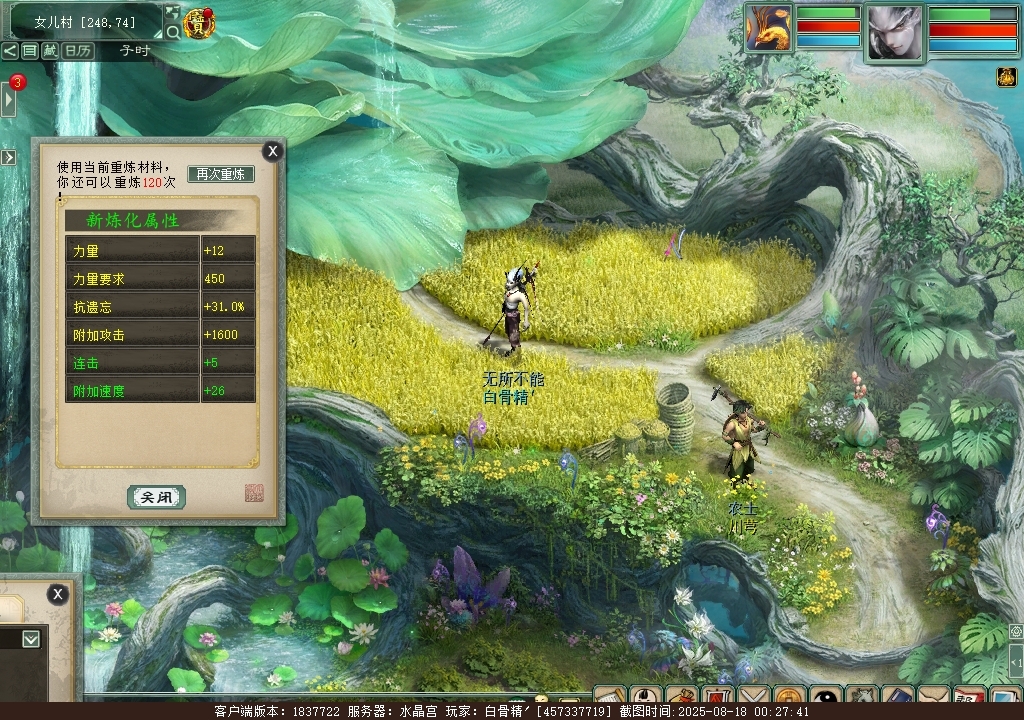
Task: Close the refining panel with 关闭
Action: point(156,497)
